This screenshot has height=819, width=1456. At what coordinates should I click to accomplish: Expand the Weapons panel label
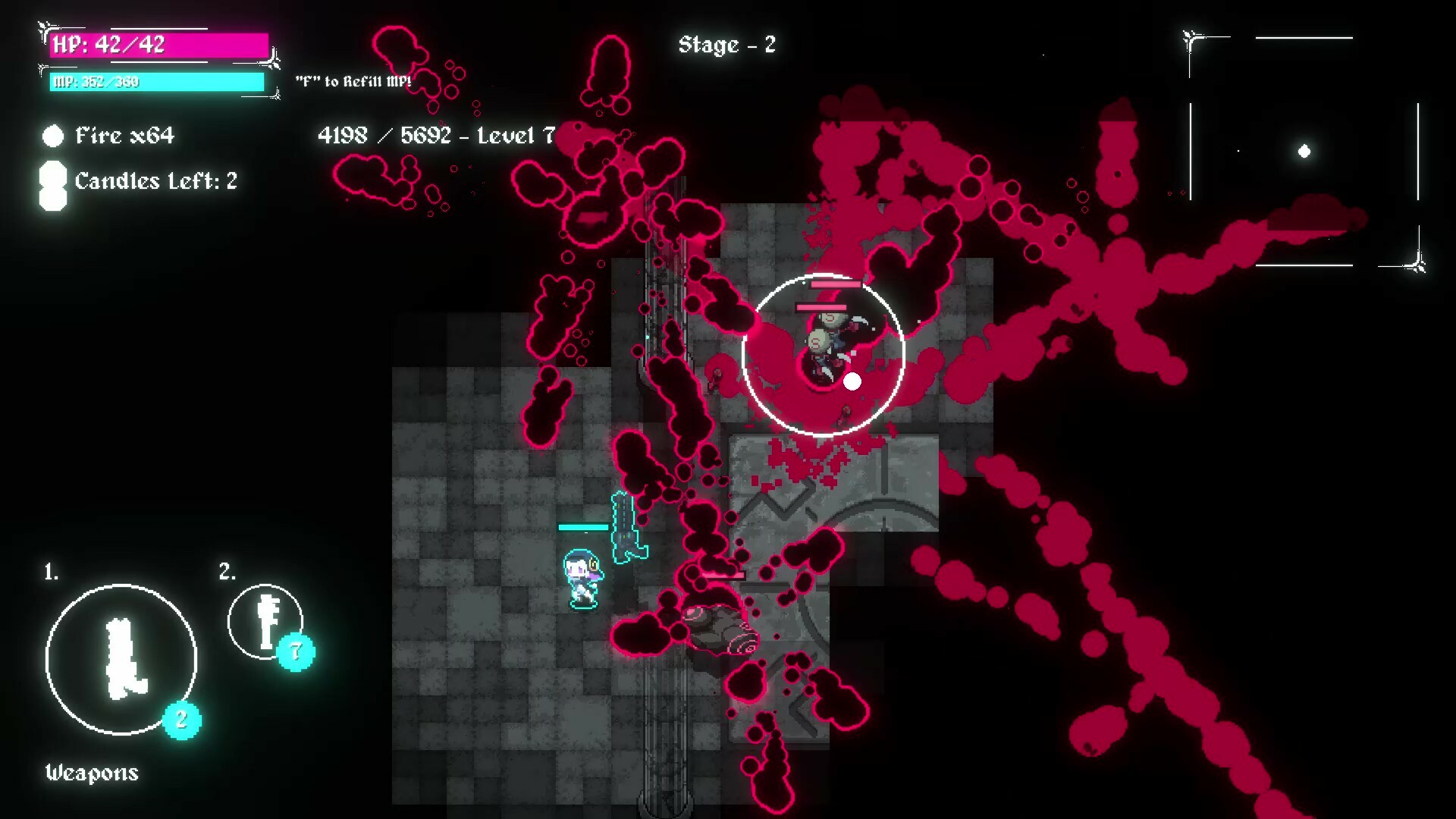[x=91, y=773]
